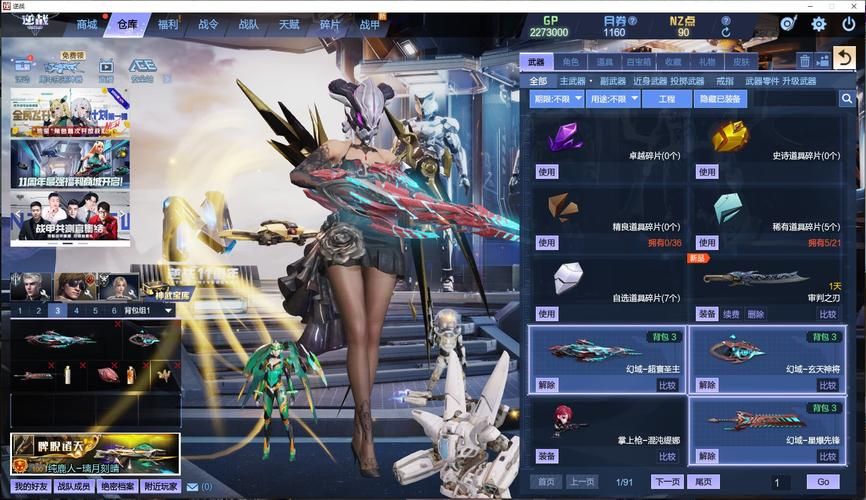Image resolution: width=866 pixels, height=500 pixels.
Task: Select backpack slot number 4
Action: (77, 310)
